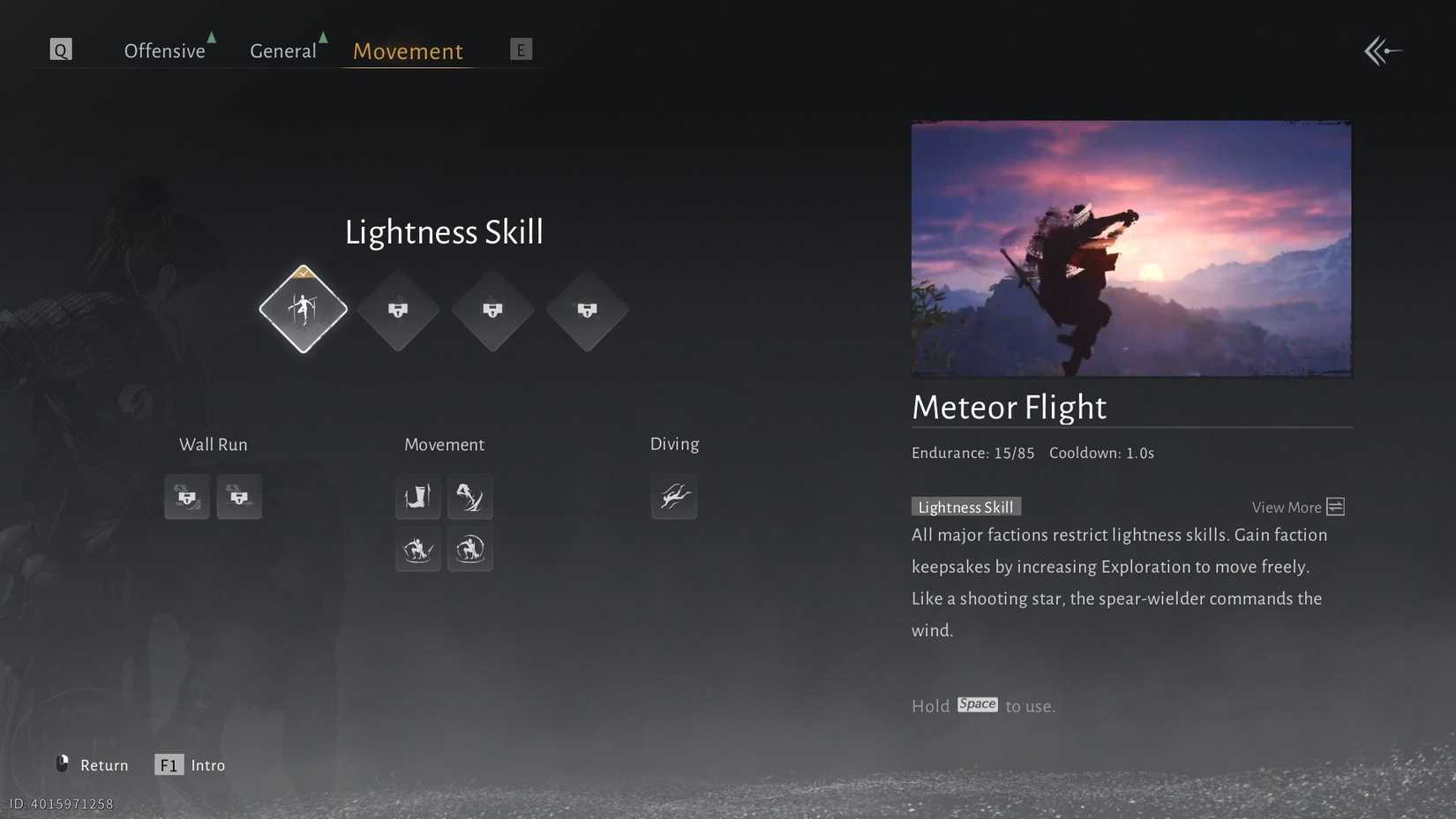Select the Movement tab
This screenshot has width=1456, height=819.
tap(407, 51)
